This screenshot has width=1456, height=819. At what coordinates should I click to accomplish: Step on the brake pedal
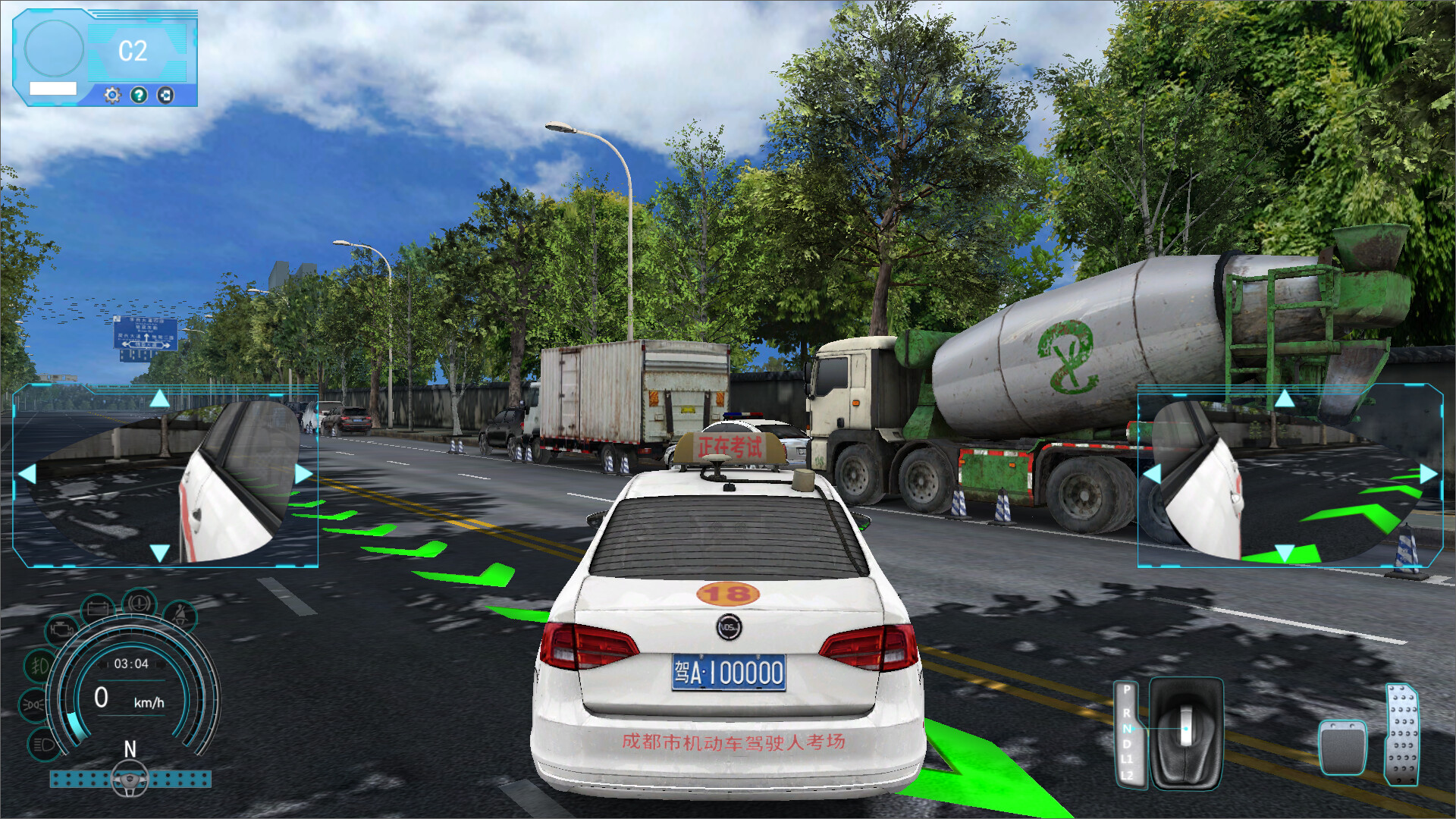point(1342,747)
